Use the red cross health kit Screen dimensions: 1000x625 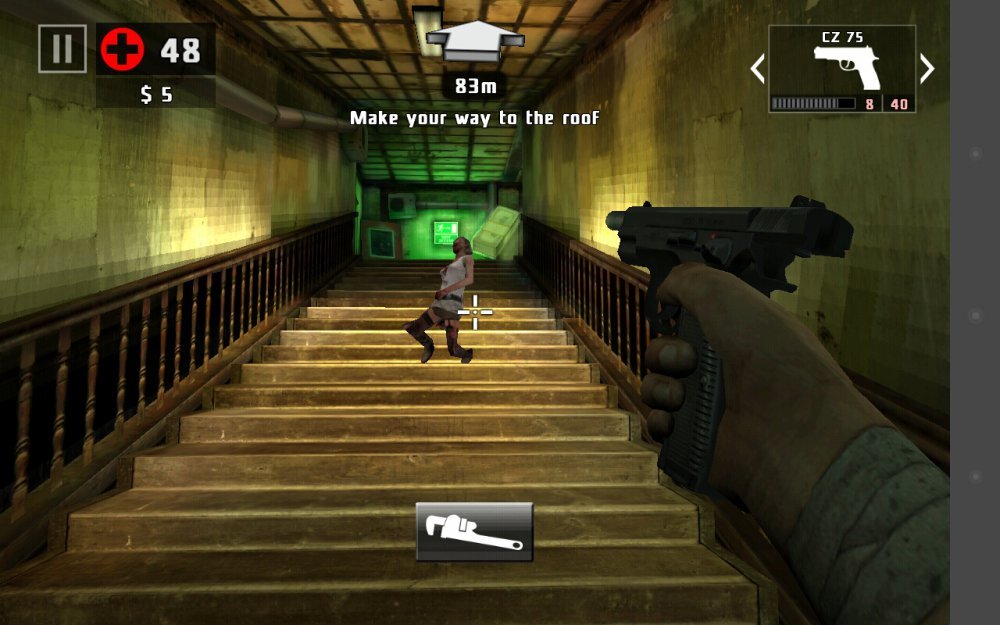click(x=123, y=49)
